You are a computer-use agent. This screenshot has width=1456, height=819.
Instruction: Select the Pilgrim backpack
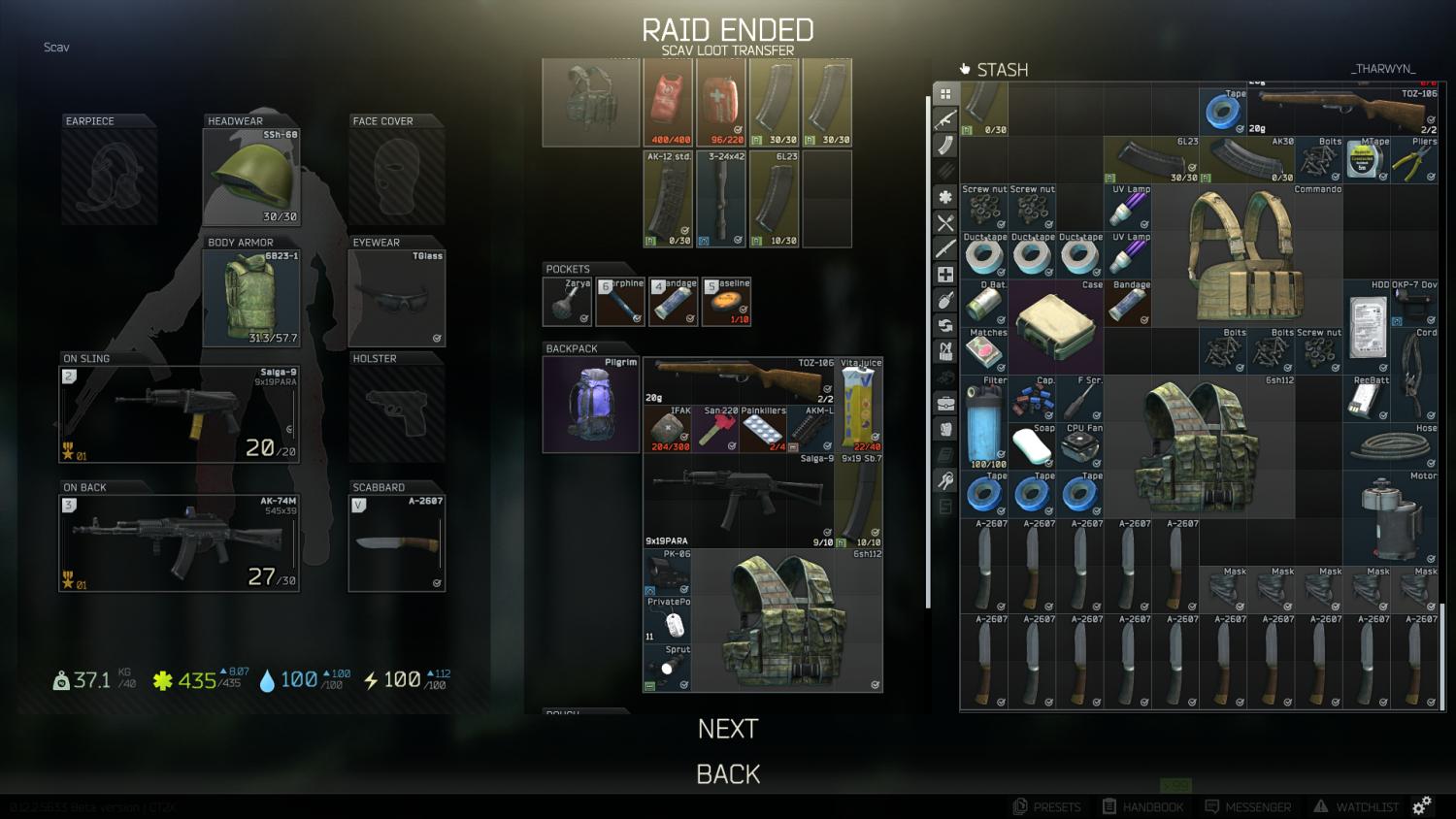click(591, 405)
